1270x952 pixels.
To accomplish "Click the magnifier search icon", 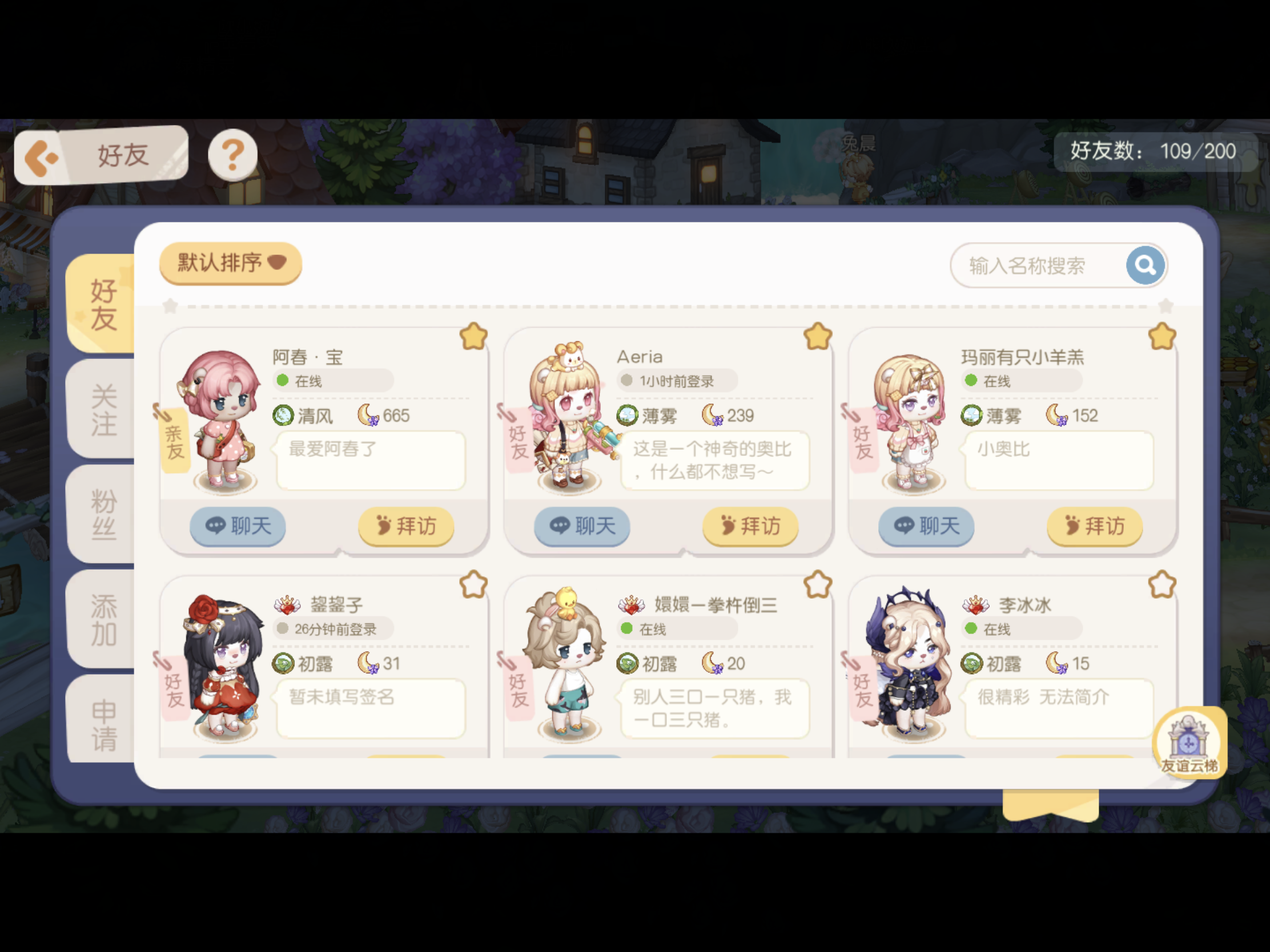I will 1145,265.
